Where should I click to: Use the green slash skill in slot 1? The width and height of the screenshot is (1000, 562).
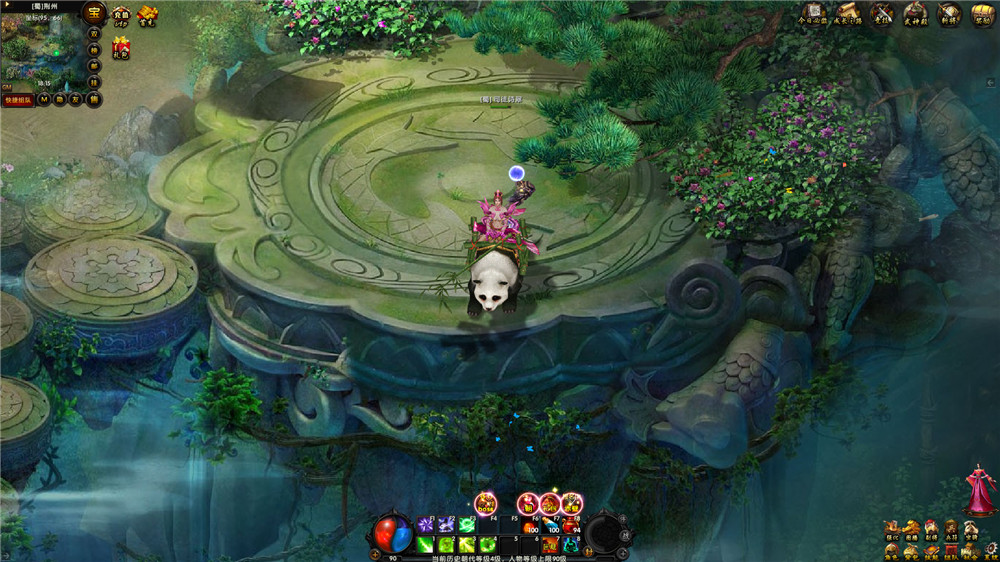tap(425, 545)
